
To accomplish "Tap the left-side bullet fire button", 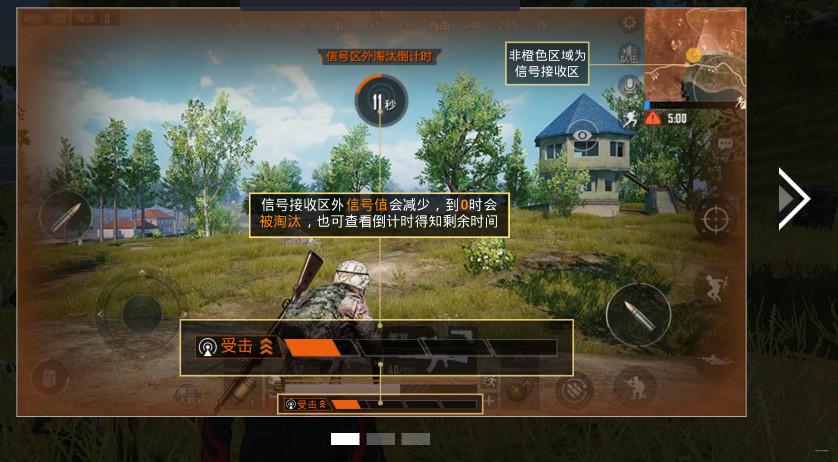I will click(x=66, y=215).
